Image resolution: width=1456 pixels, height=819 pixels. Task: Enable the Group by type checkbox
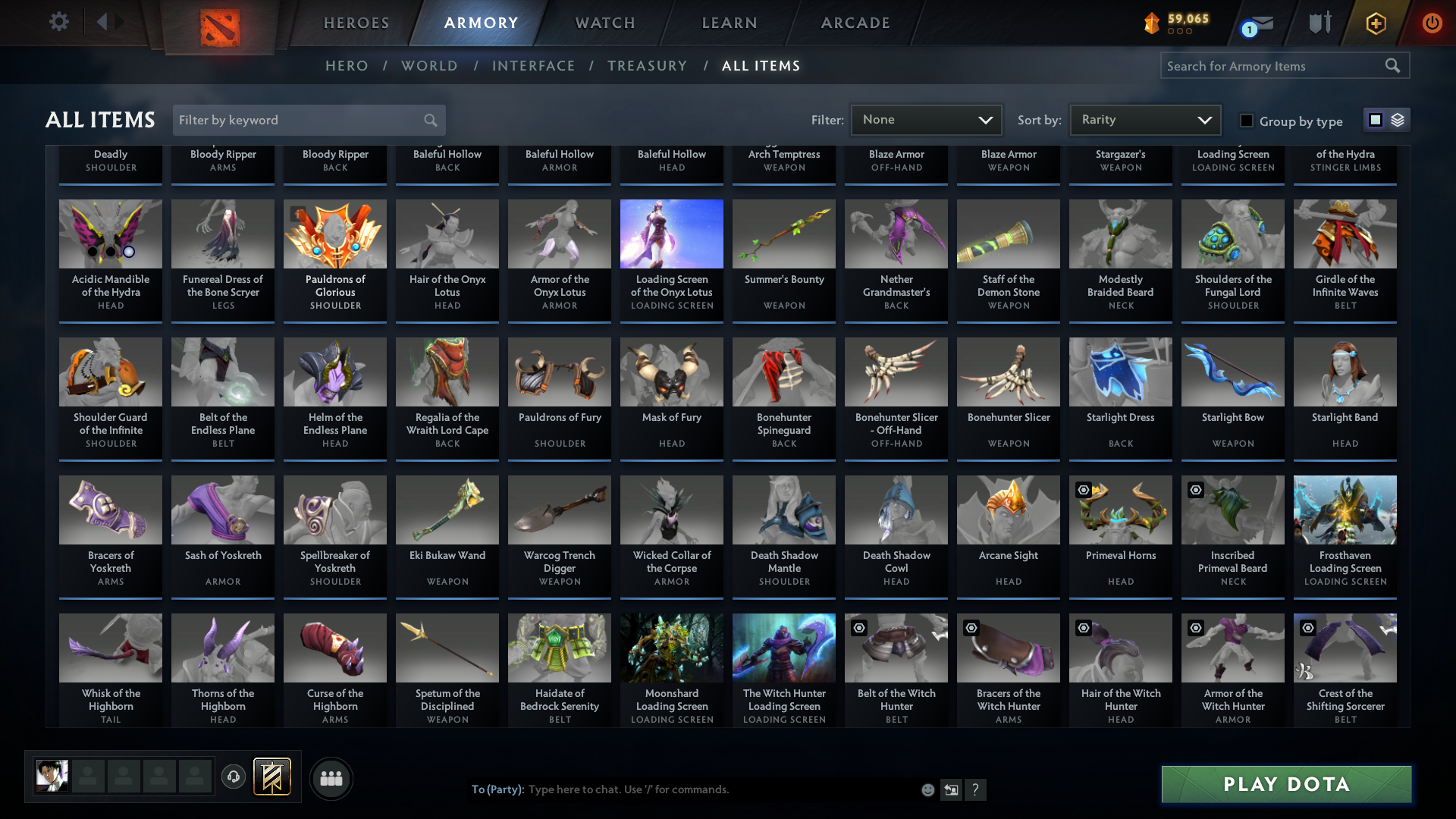[1245, 121]
